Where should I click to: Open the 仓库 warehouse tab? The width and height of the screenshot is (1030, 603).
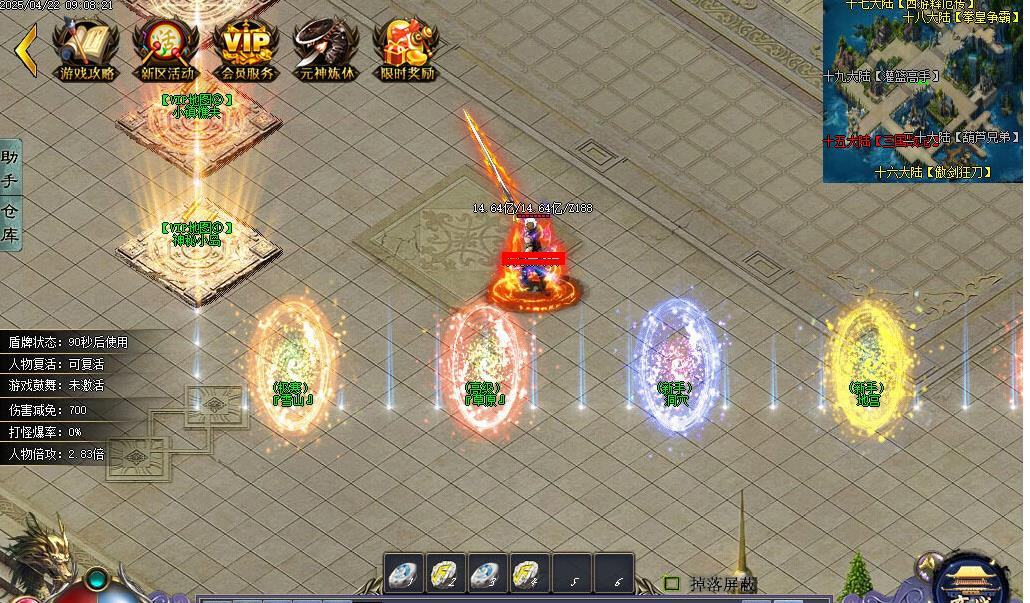(10, 222)
